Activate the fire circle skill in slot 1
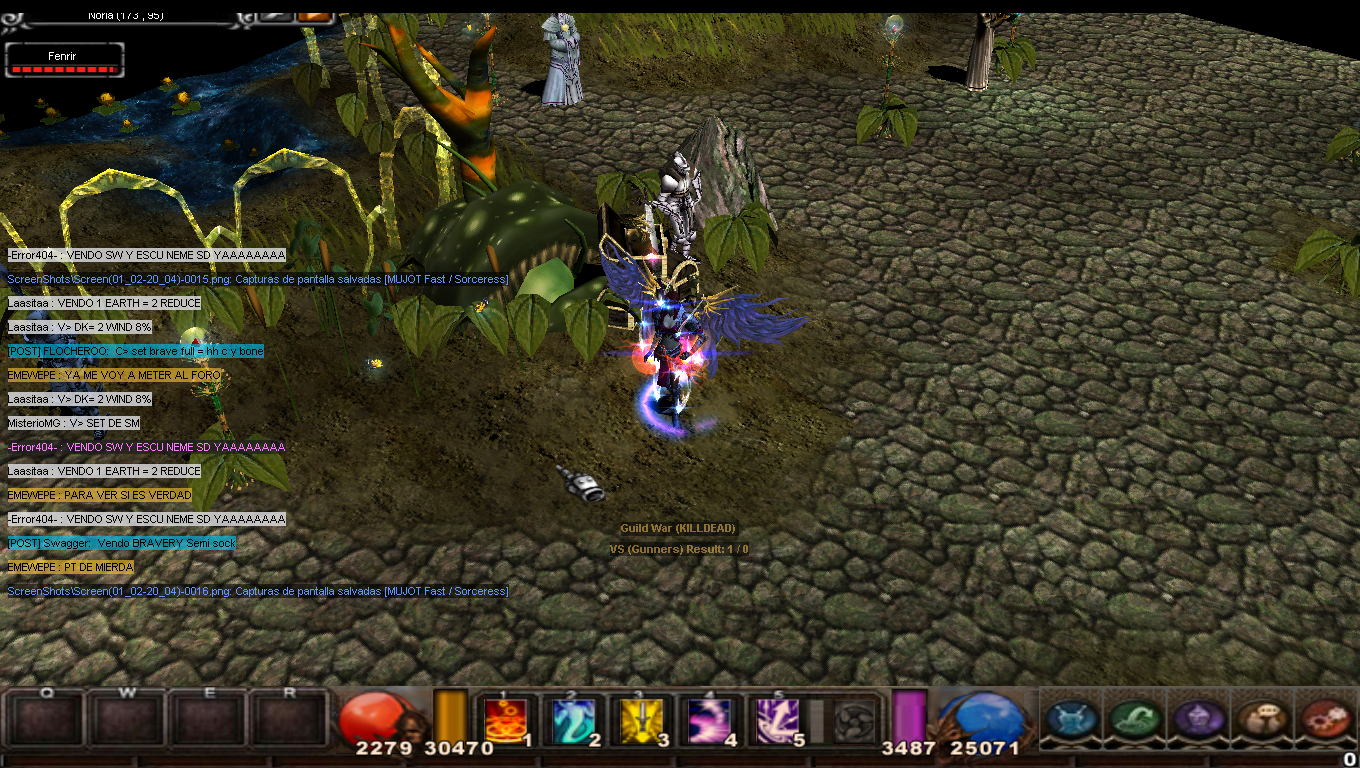The image size is (1360, 768). pyautogui.click(x=506, y=720)
